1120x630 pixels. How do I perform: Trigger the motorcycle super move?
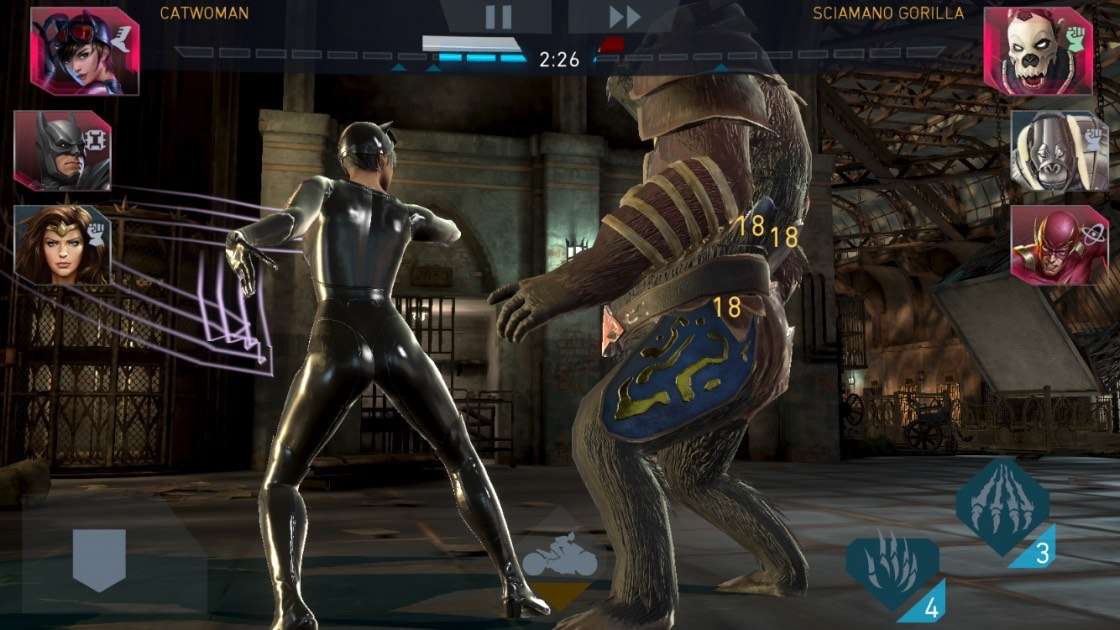pos(559,561)
